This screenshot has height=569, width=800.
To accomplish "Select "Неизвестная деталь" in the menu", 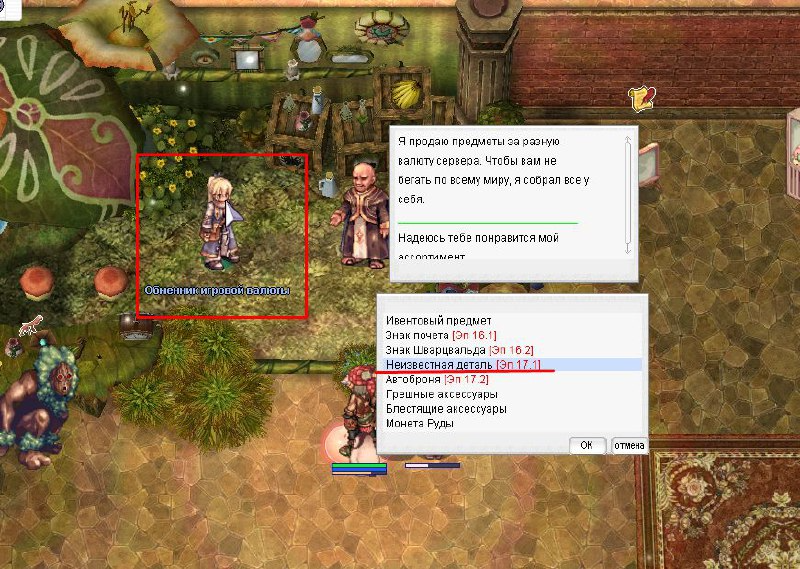I will tap(462, 365).
